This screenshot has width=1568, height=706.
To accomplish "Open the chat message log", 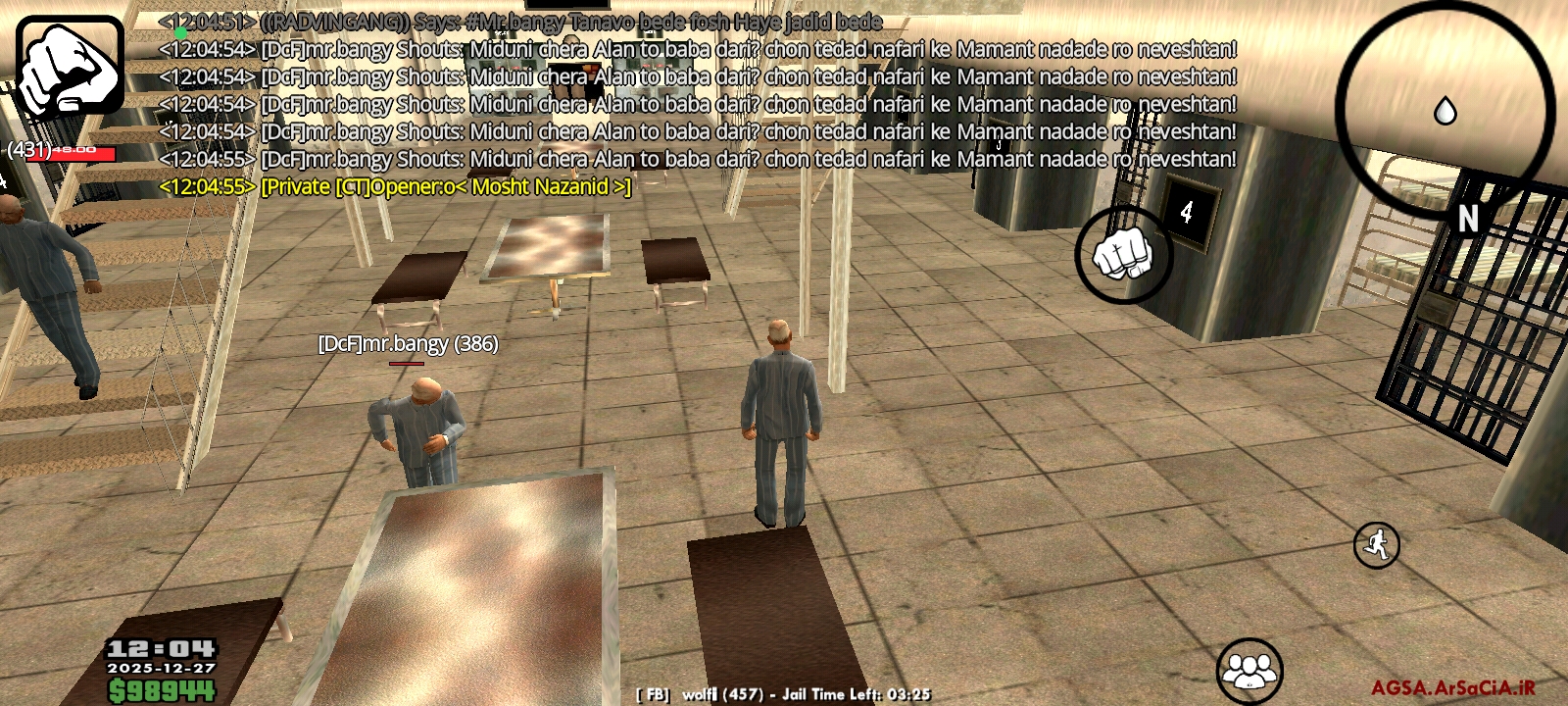I will [x=696, y=103].
